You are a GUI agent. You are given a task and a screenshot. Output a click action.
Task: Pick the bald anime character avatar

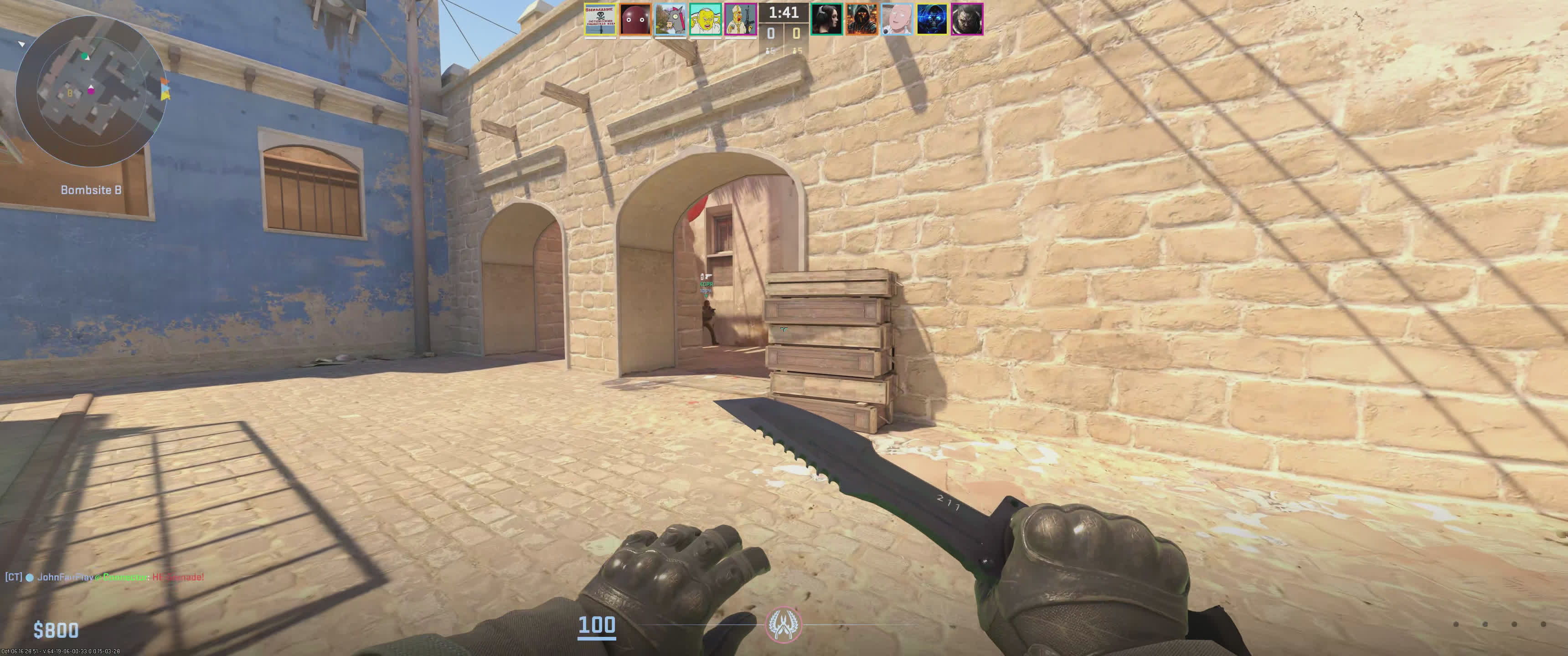click(897, 20)
